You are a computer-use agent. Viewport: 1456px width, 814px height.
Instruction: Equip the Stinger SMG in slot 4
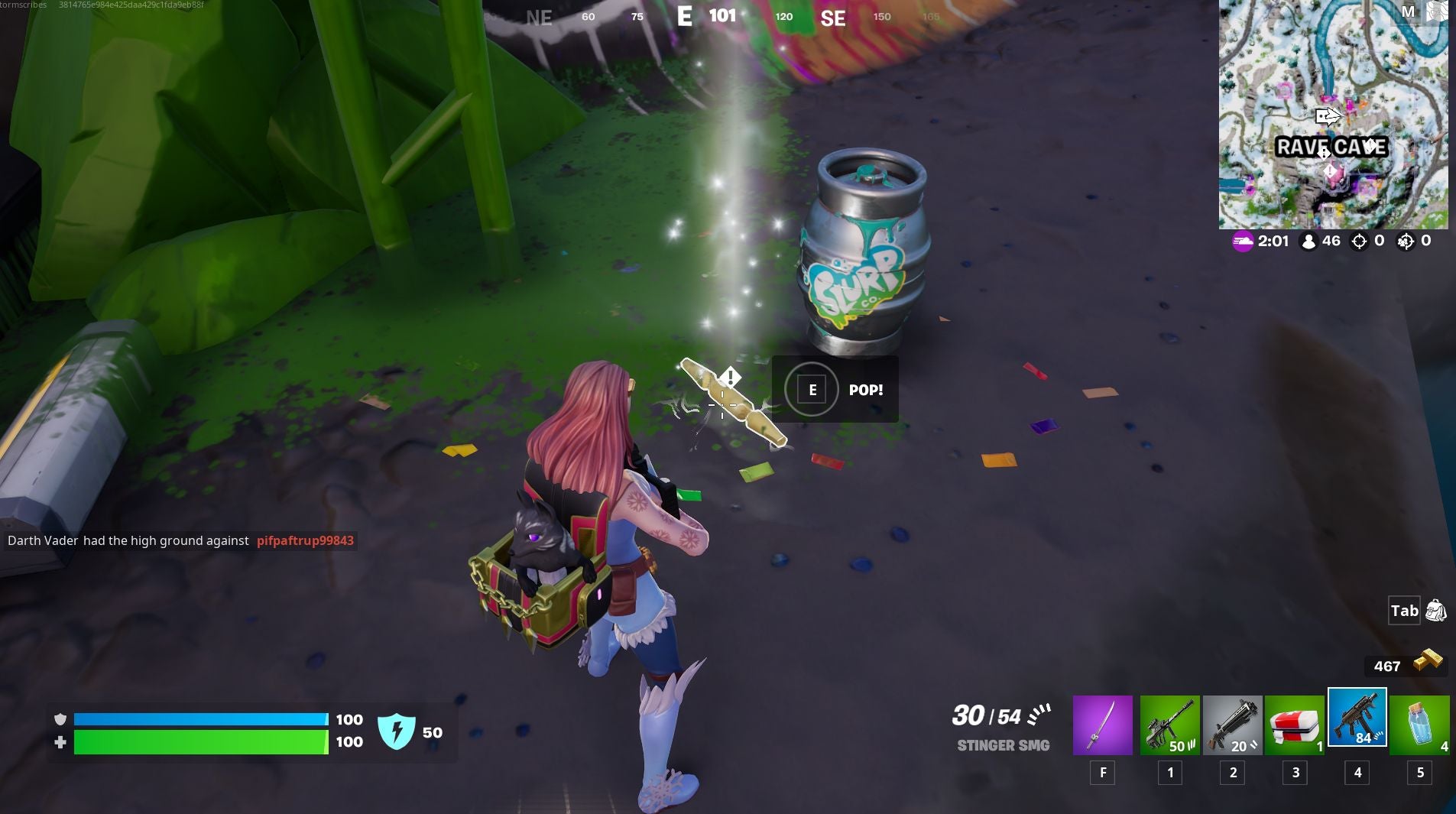pos(1359,718)
